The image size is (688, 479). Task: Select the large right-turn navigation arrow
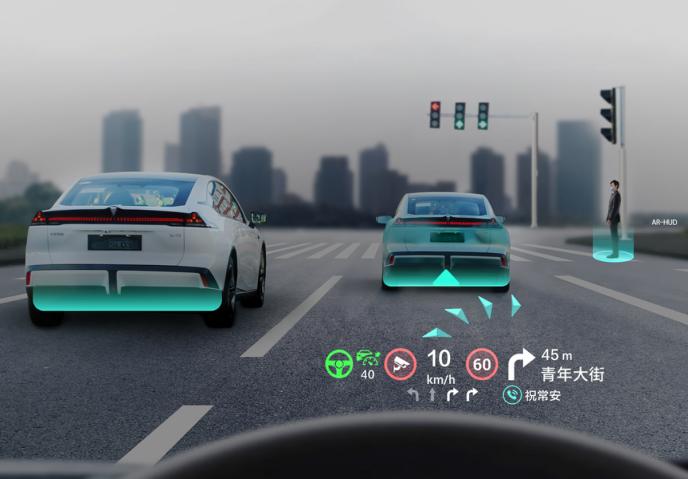521,363
